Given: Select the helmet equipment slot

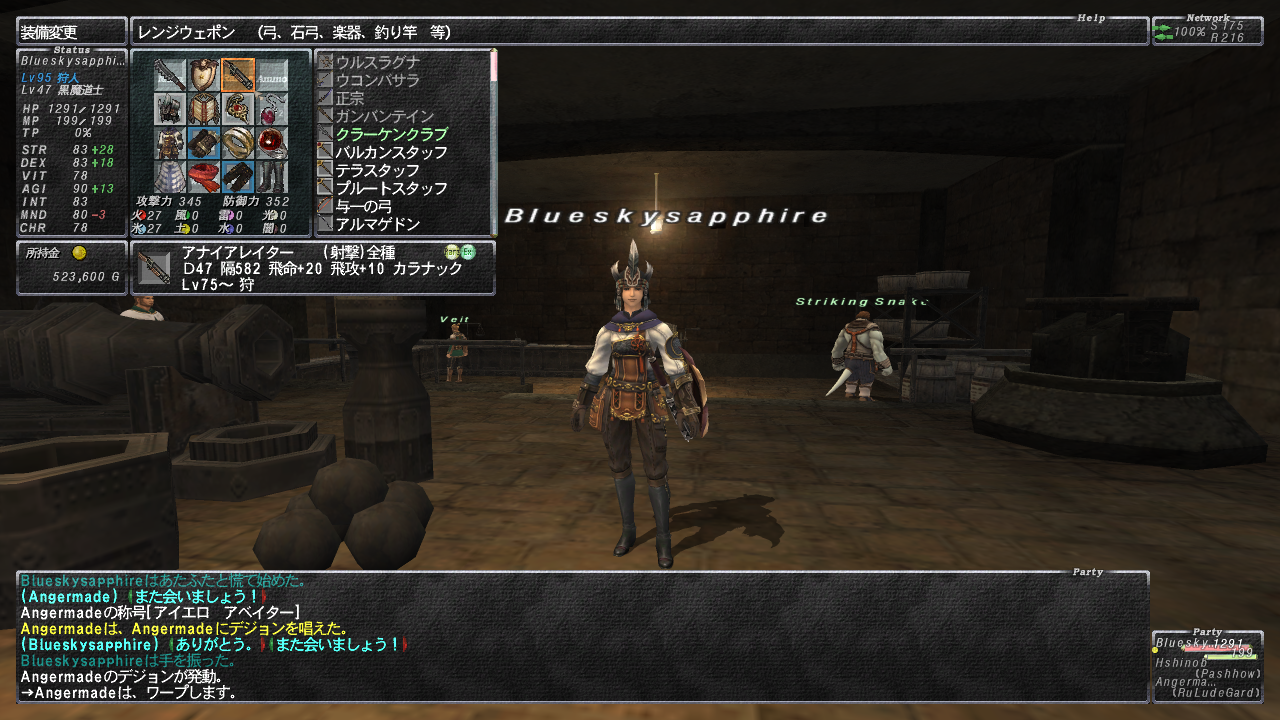Looking at the screenshot, I should tap(171, 109).
